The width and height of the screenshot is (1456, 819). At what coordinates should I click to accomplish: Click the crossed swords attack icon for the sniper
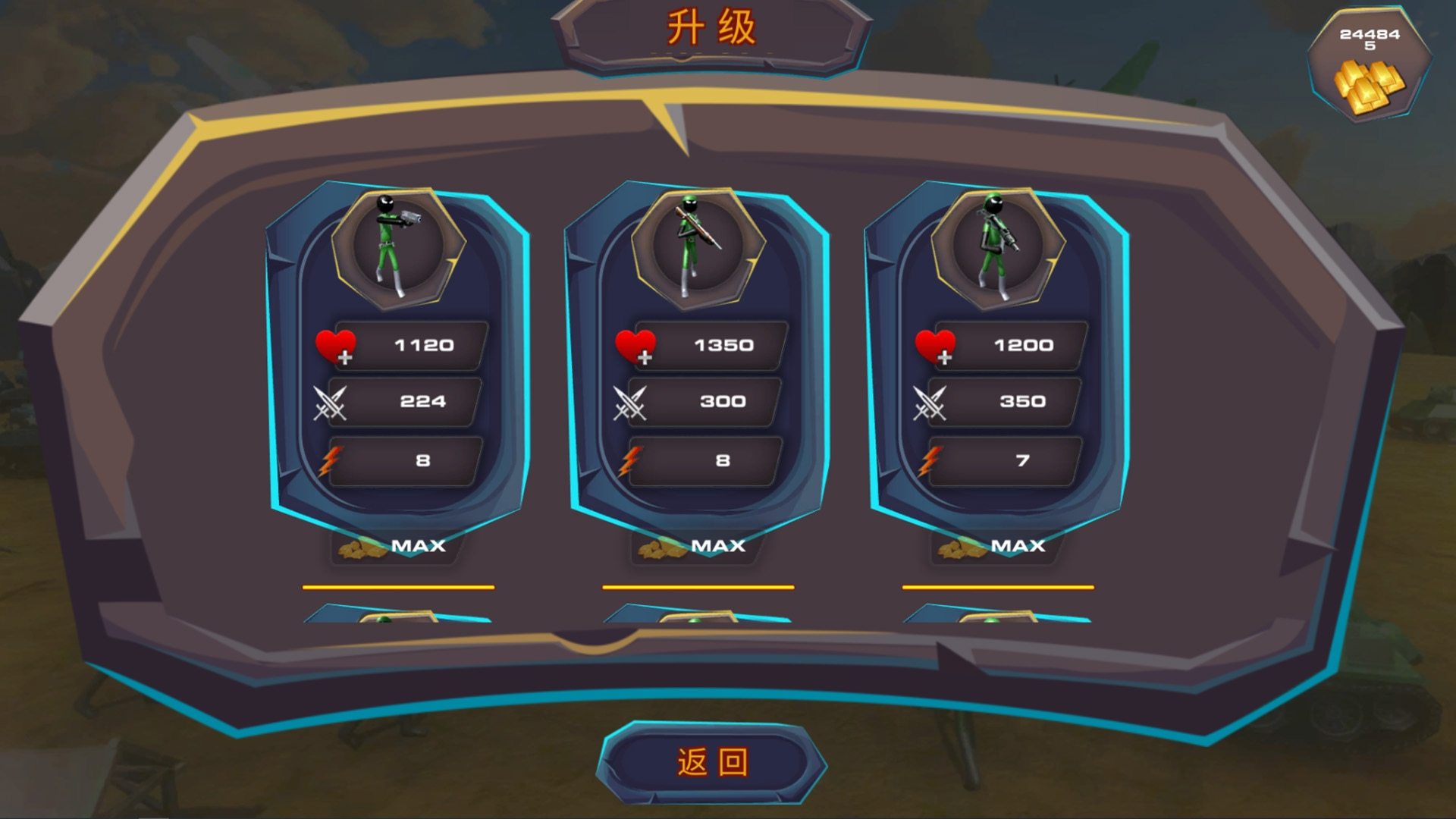click(631, 403)
